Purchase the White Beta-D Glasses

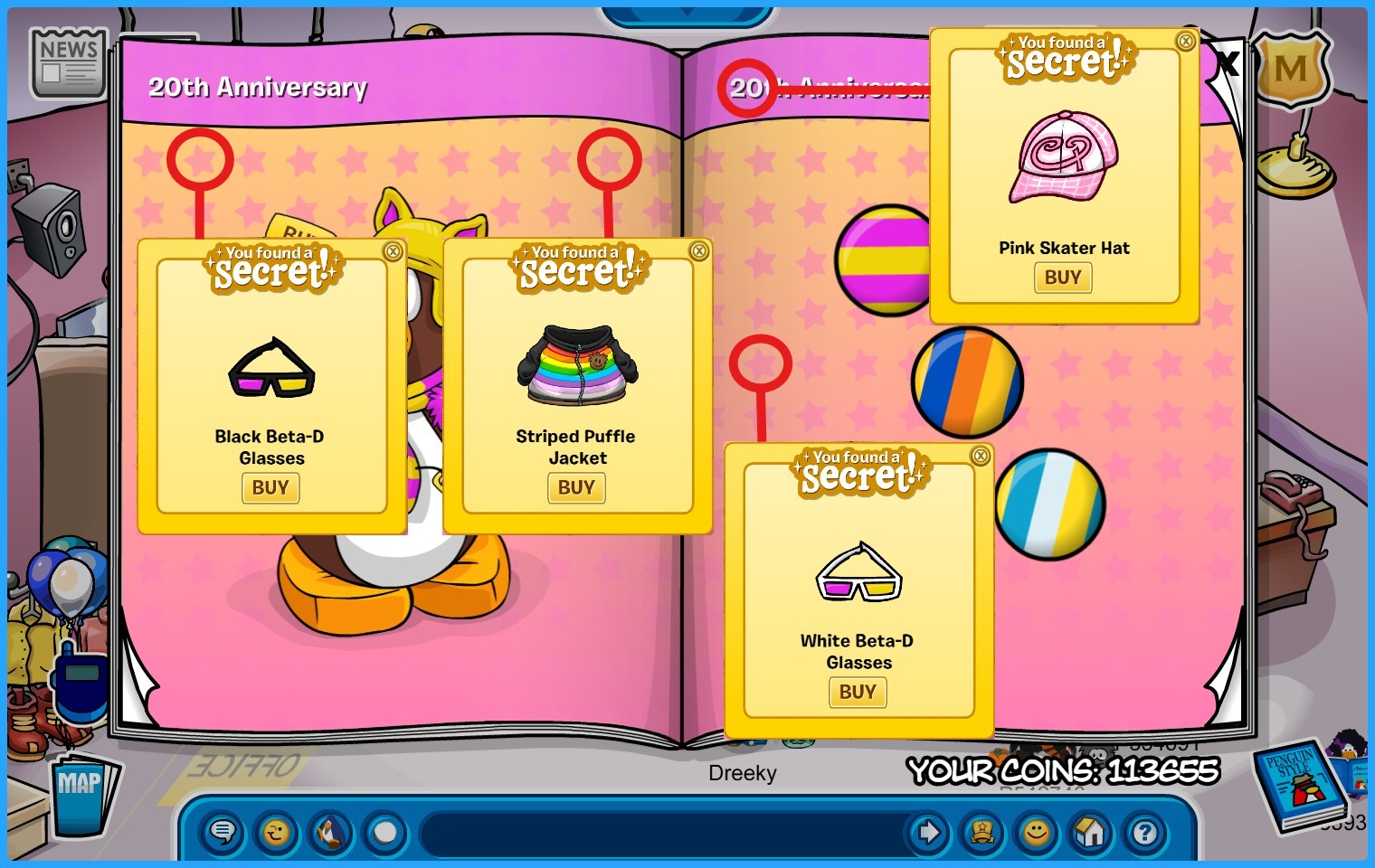pos(858,693)
